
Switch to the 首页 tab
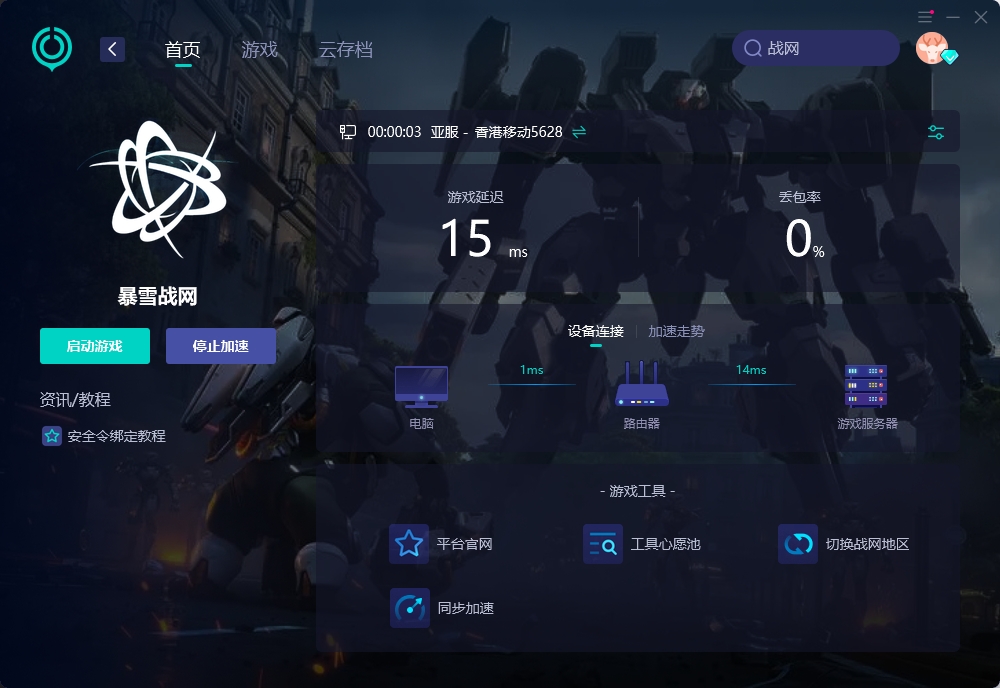(x=183, y=49)
